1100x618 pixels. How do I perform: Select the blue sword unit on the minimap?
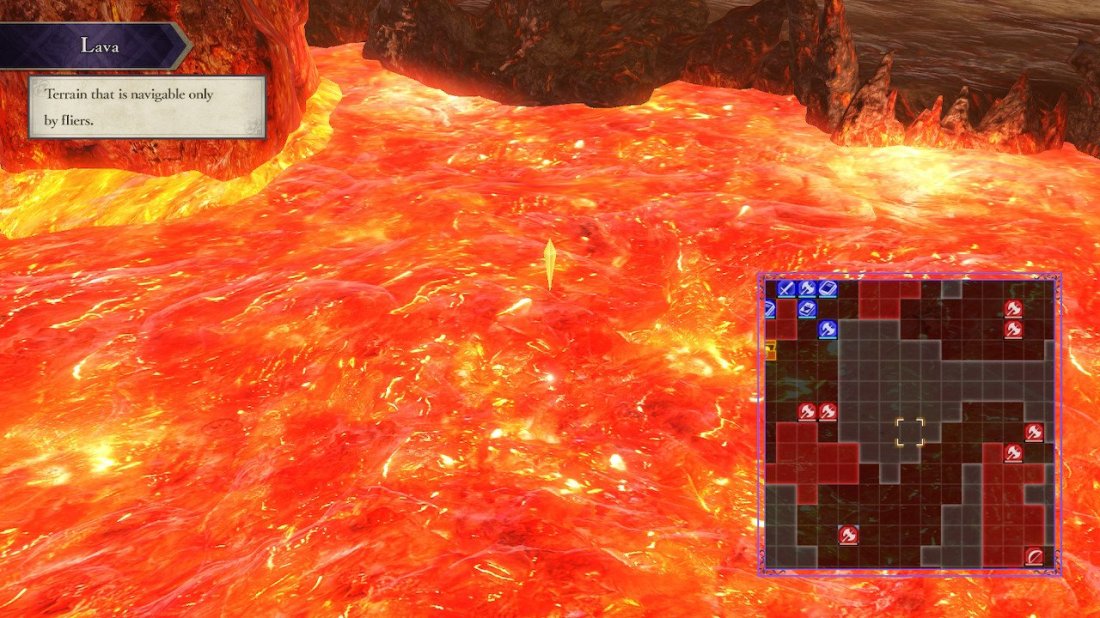click(x=786, y=289)
